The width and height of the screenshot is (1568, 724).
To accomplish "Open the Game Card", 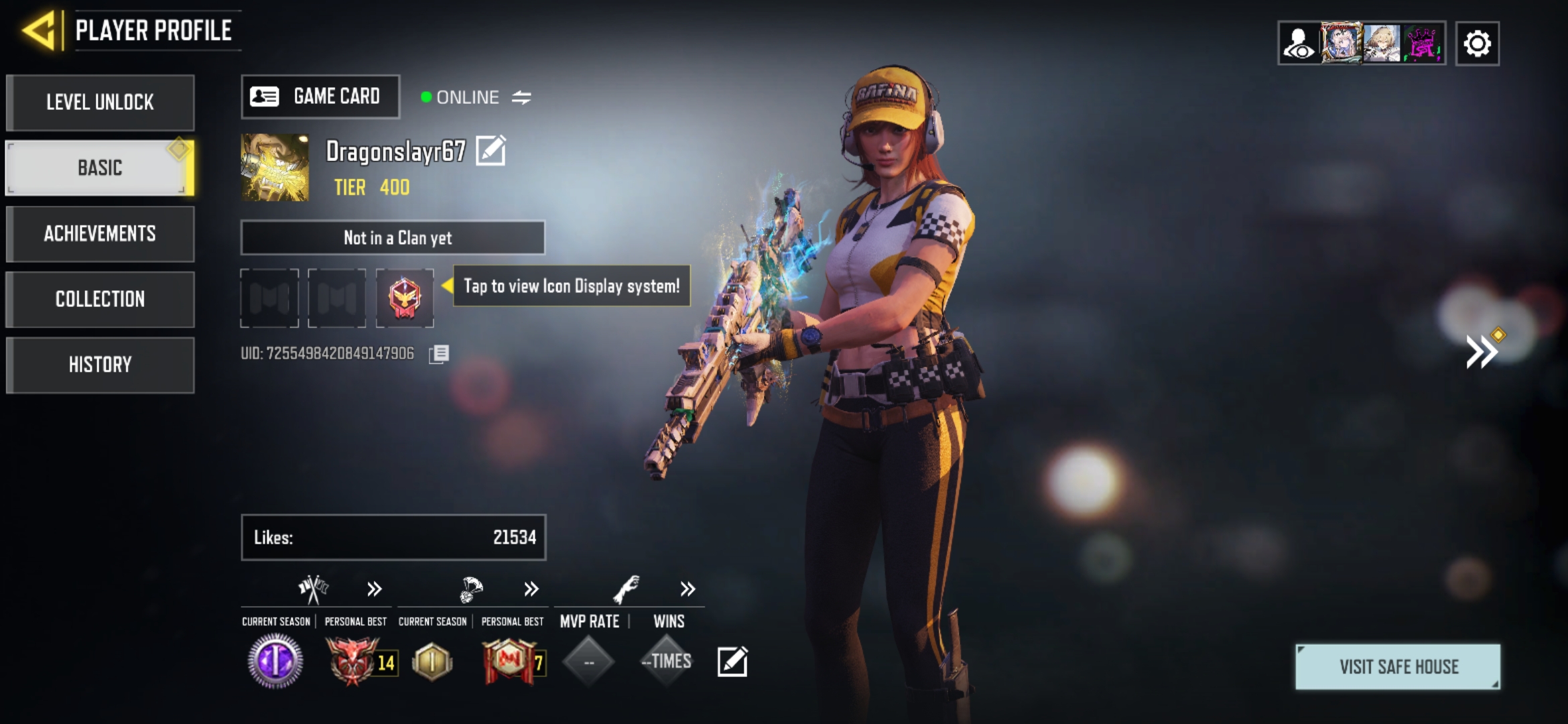I will [x=320, y=97].
